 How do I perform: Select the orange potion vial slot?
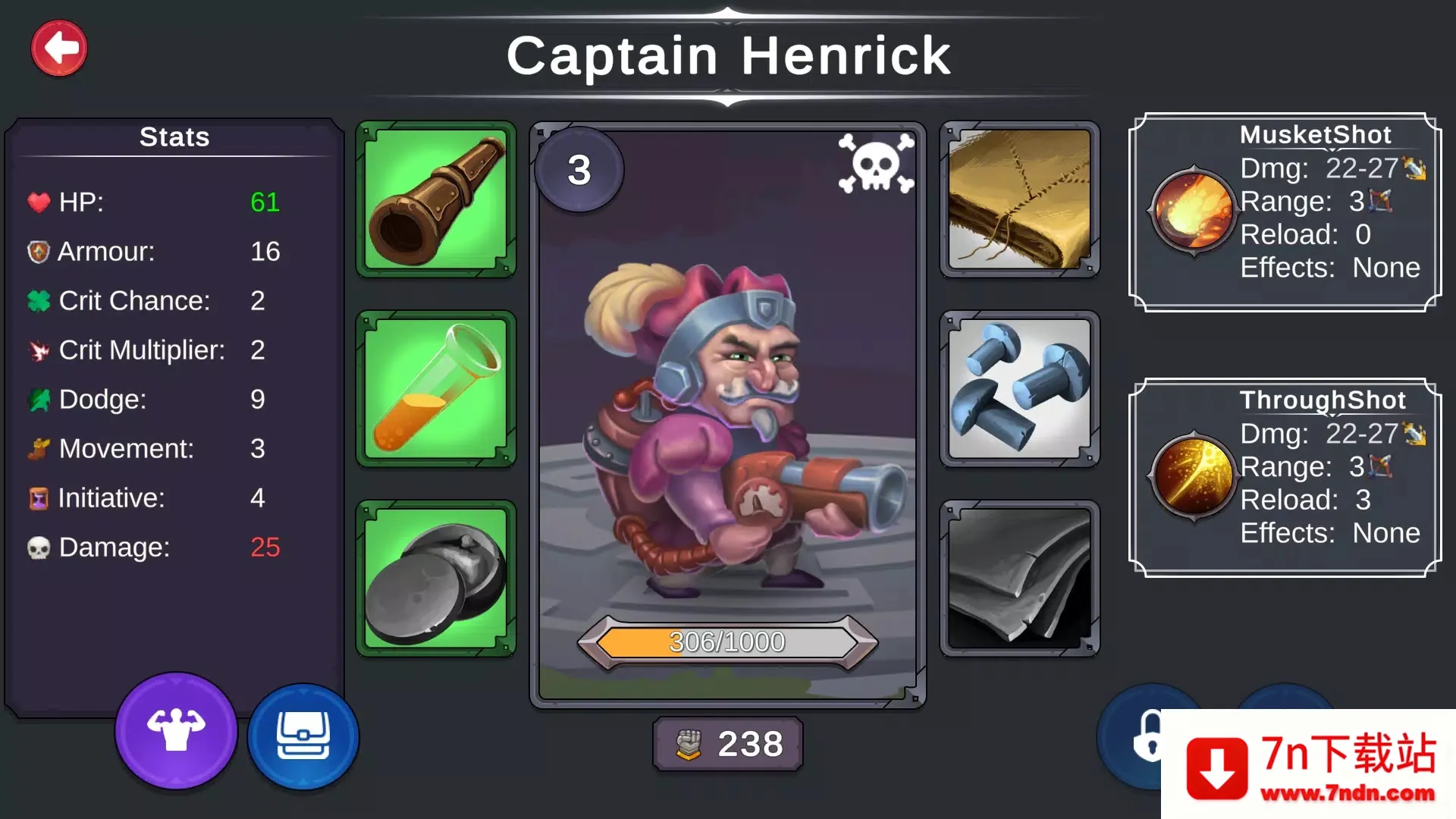click(436, 389)
